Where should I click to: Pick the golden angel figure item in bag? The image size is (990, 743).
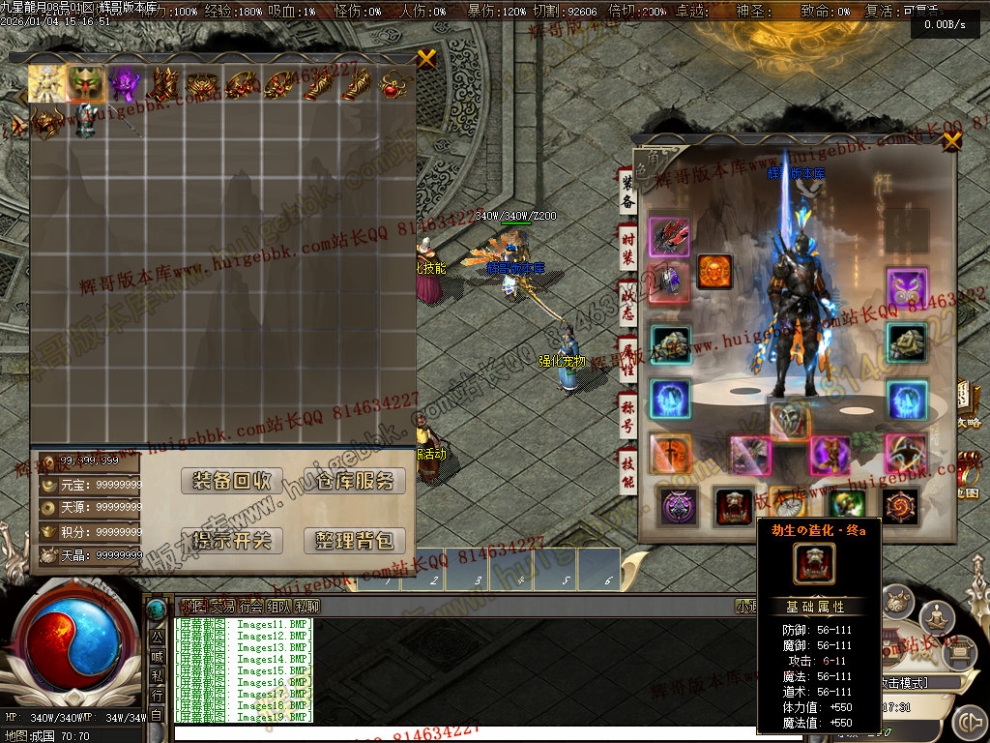pos(47,84)
